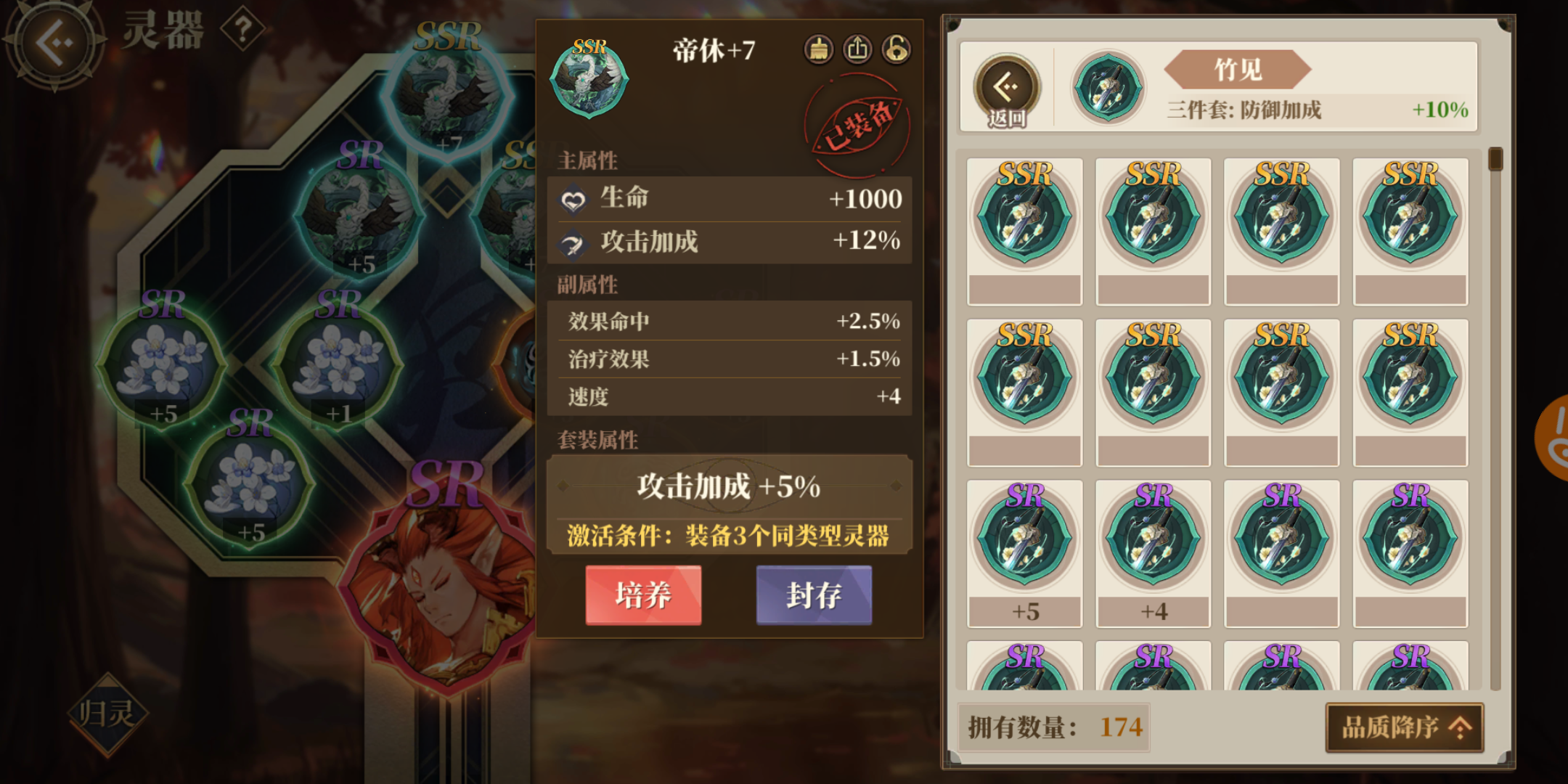
Task: Select the first SSR 竹见 item in grid
Action: (1025, 221)
